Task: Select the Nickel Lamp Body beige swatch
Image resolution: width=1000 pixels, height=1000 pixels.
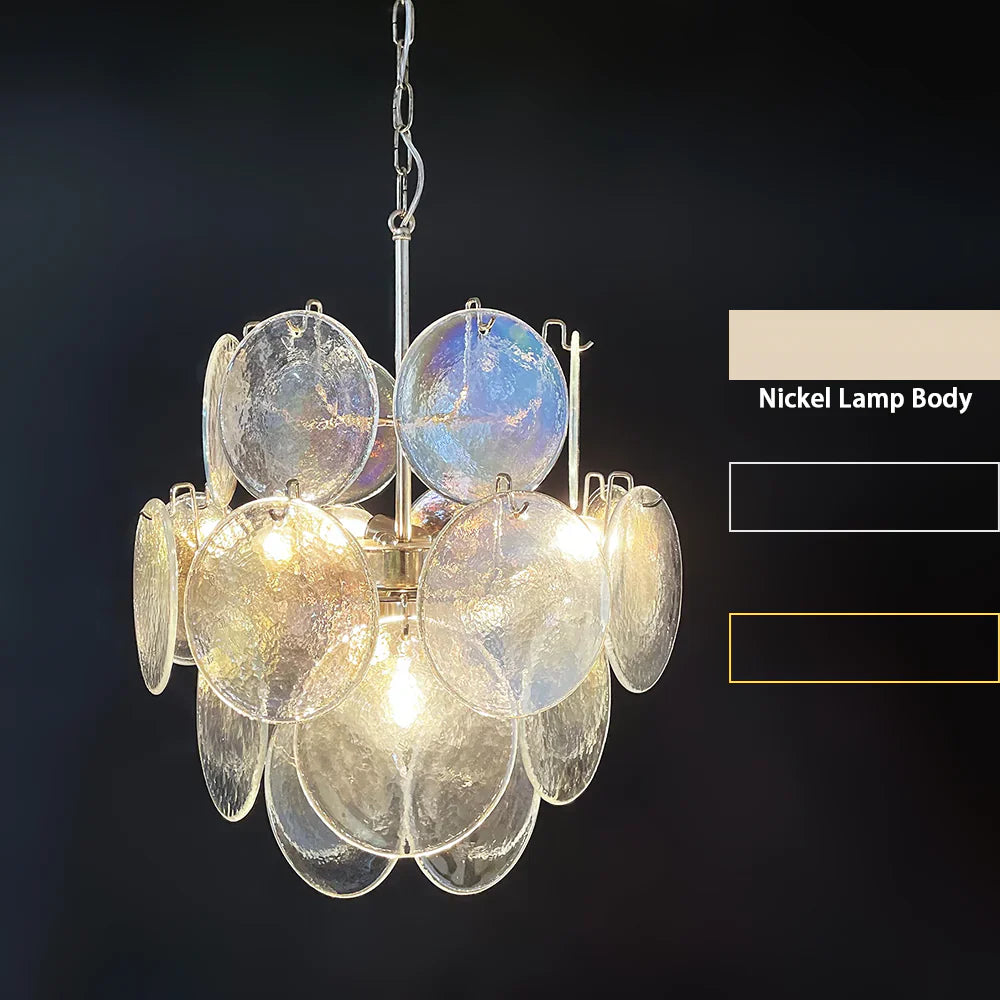Action: (x=864, y=345)
